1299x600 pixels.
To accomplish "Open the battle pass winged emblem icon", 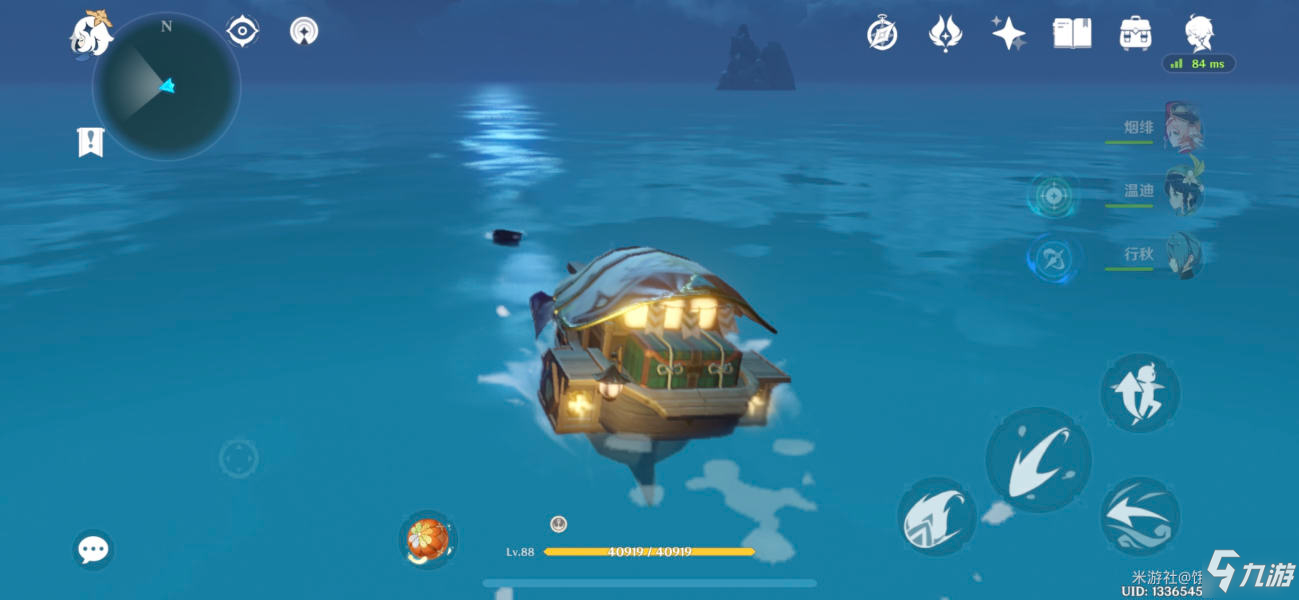I will tap(945, 34).
